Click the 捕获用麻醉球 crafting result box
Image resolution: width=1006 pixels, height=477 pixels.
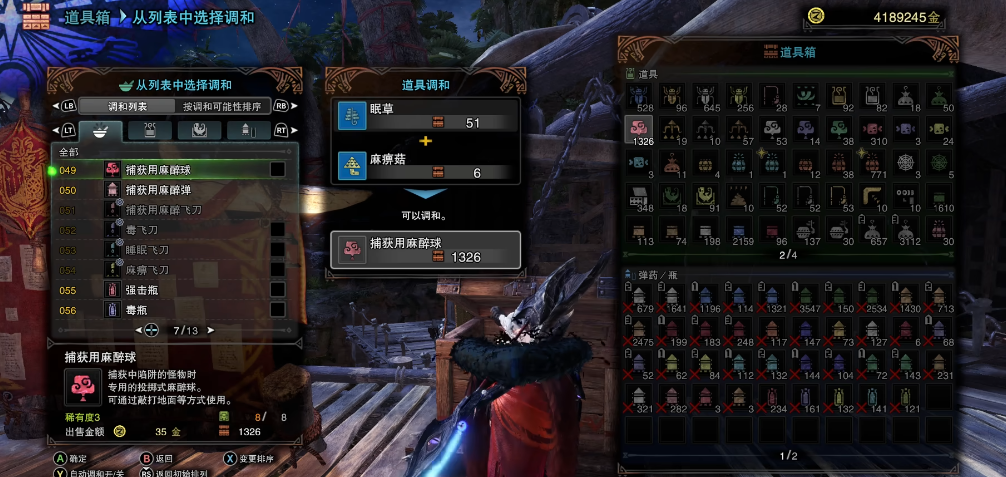pyautogui.click(x=427, y=250)
